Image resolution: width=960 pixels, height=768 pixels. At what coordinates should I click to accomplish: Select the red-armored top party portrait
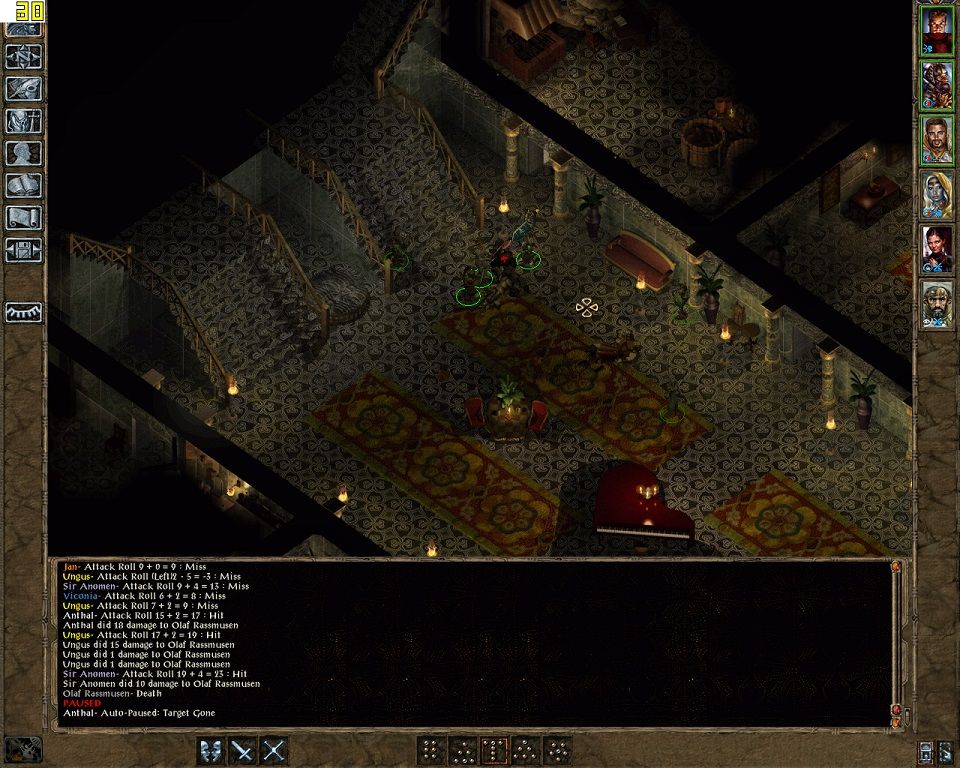pyautogui.click(x=937, y=31)
